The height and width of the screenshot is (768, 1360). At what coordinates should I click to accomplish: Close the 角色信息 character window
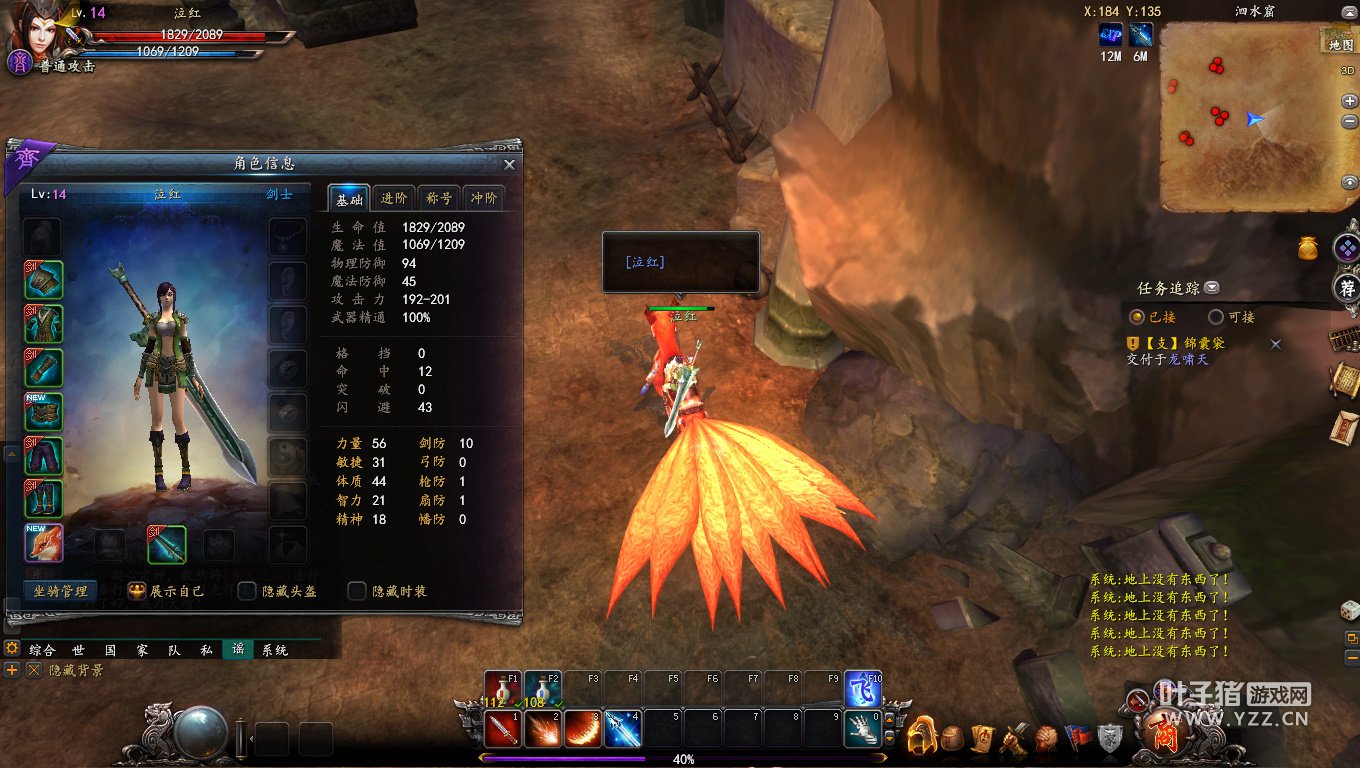click(509, 165)
